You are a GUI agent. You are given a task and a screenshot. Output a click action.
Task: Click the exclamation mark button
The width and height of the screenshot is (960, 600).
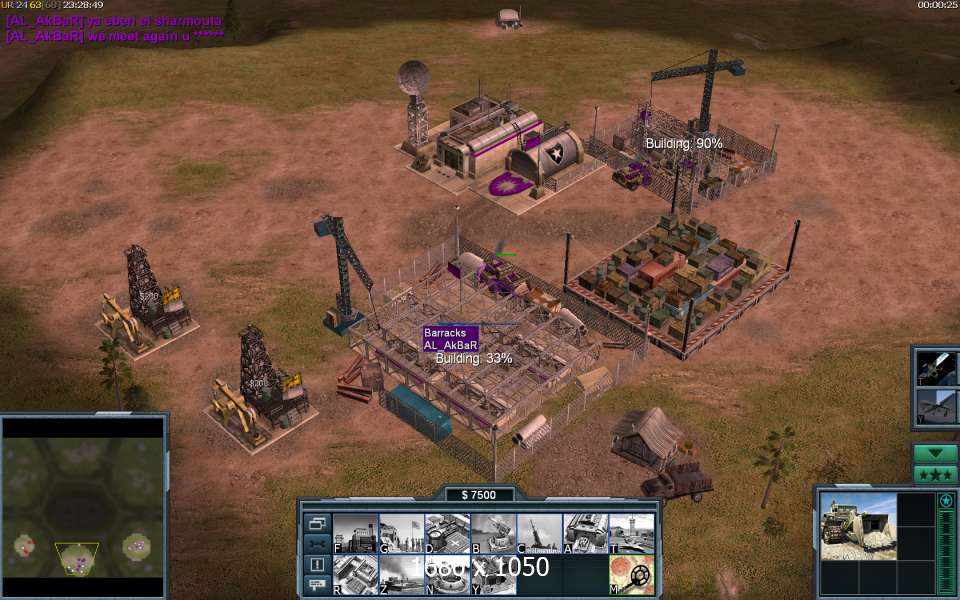317,565
